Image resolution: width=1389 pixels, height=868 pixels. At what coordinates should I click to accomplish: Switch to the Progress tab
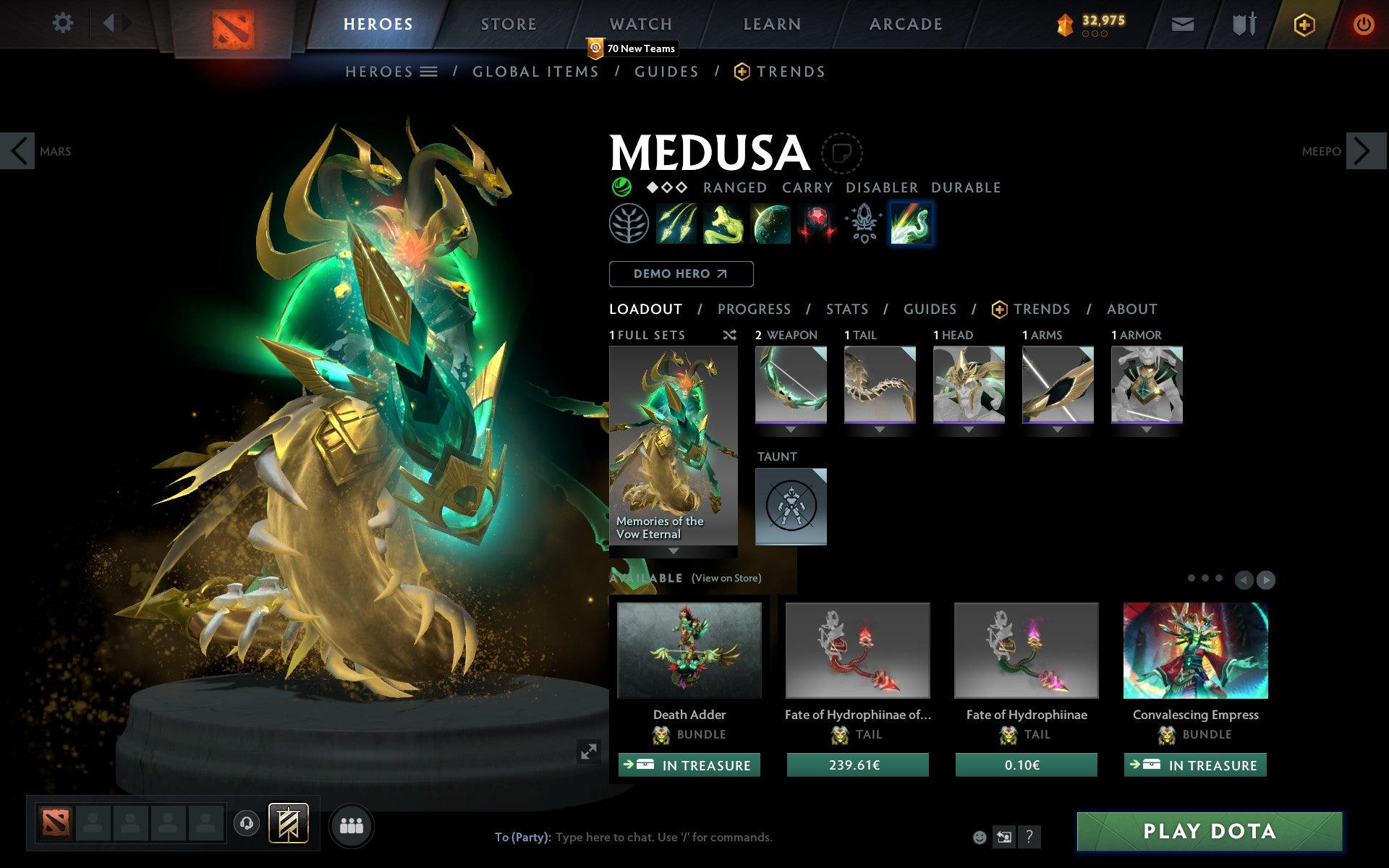[x=754, y=309]
